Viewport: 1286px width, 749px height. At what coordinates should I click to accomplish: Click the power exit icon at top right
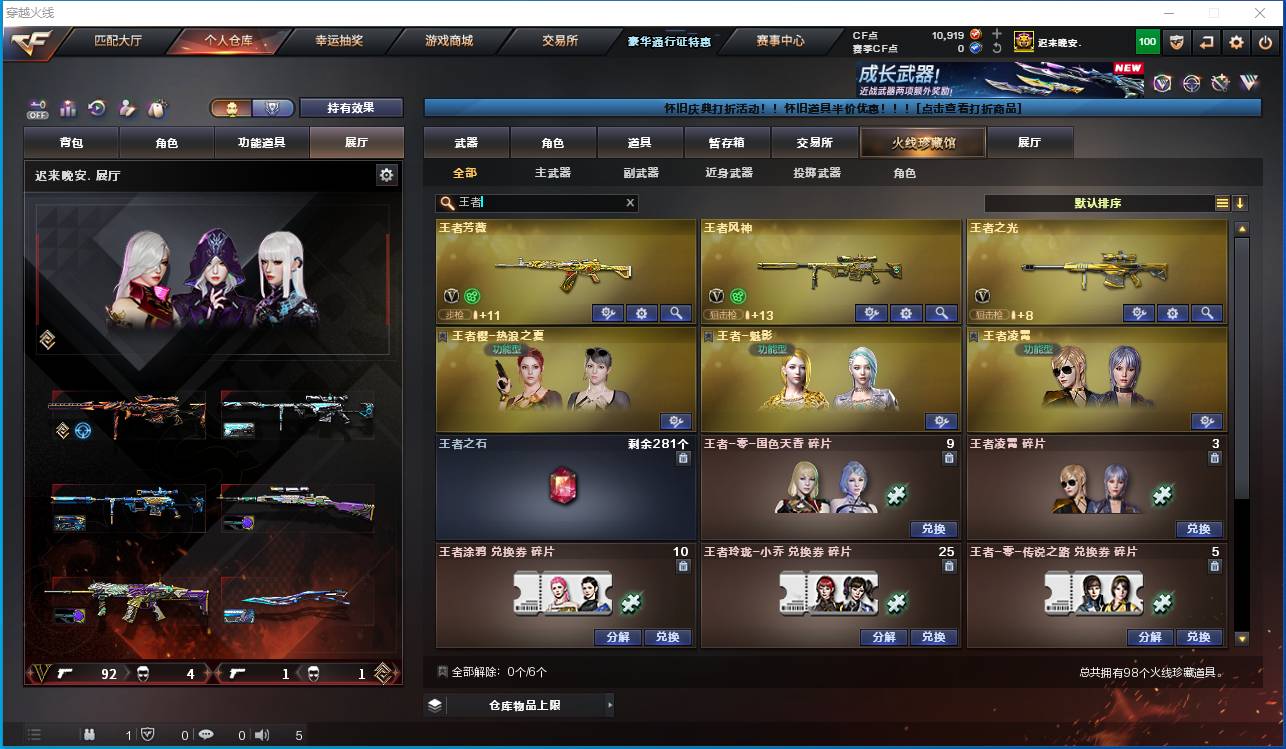tap(1266, 42)
